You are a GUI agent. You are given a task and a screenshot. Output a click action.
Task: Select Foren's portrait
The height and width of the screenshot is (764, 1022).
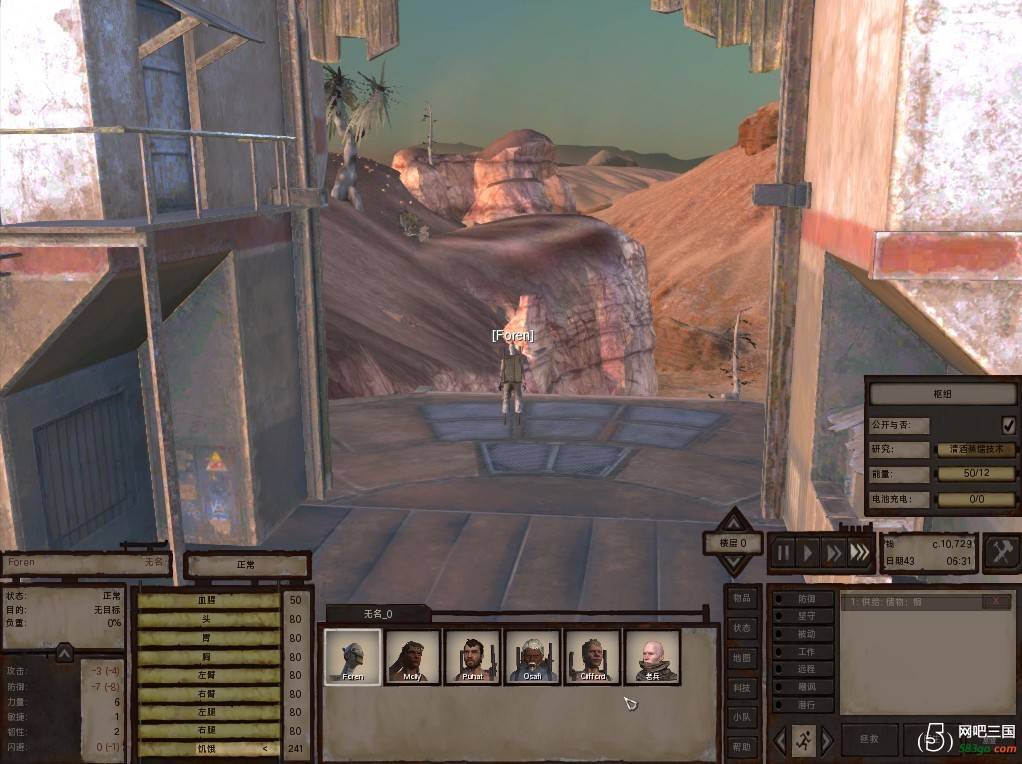coord(352,657)
